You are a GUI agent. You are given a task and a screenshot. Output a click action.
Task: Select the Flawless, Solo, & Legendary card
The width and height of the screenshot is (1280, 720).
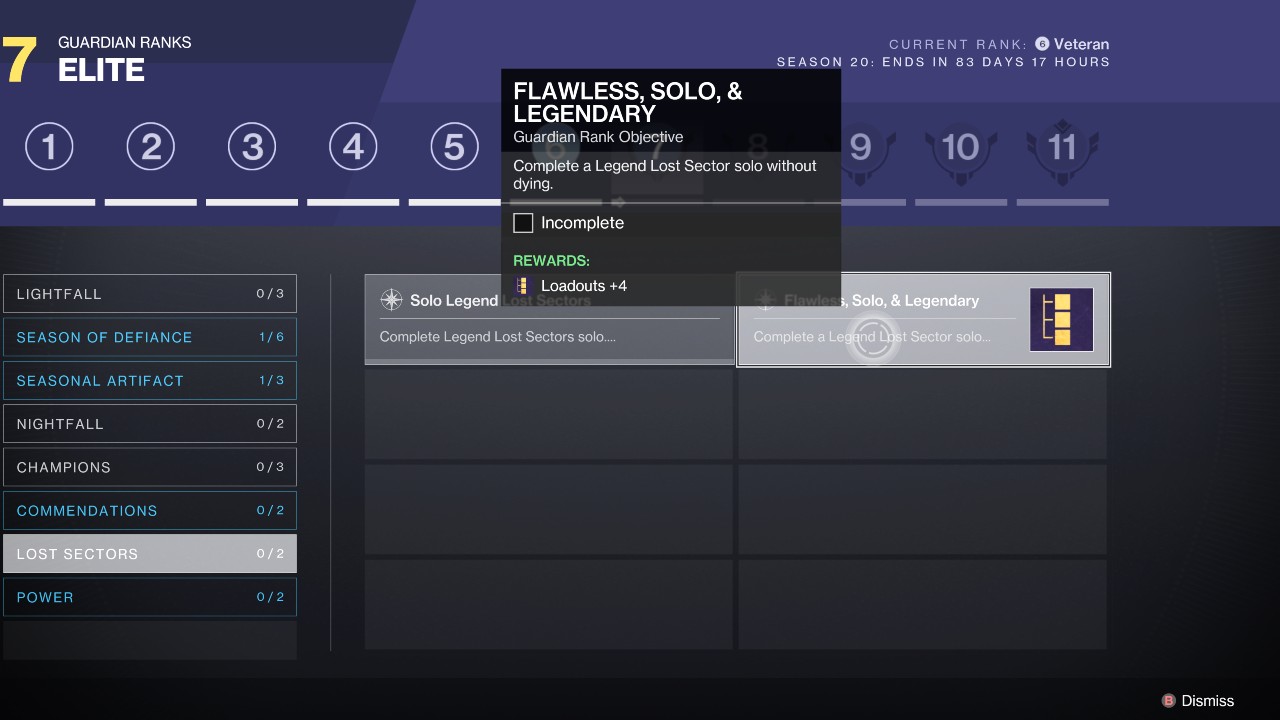(923, 319)
